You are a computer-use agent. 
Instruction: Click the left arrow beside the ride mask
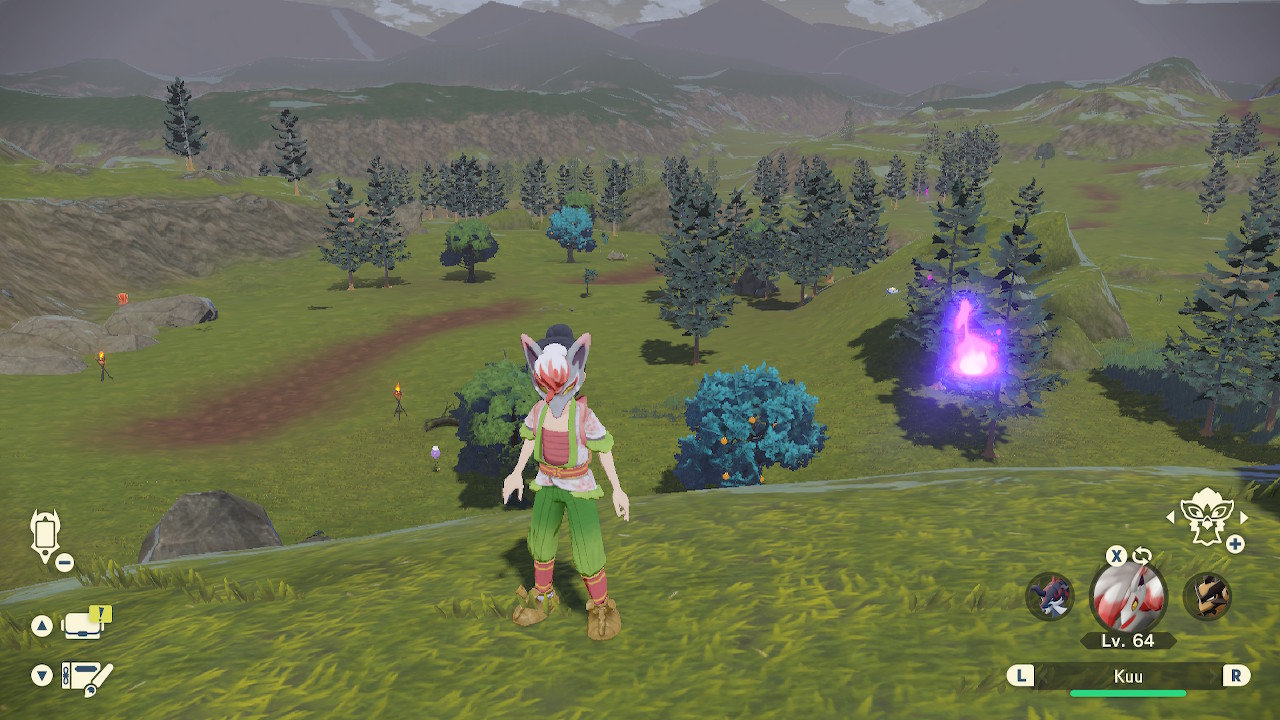pyautogui.click(x=1171, y=517)
